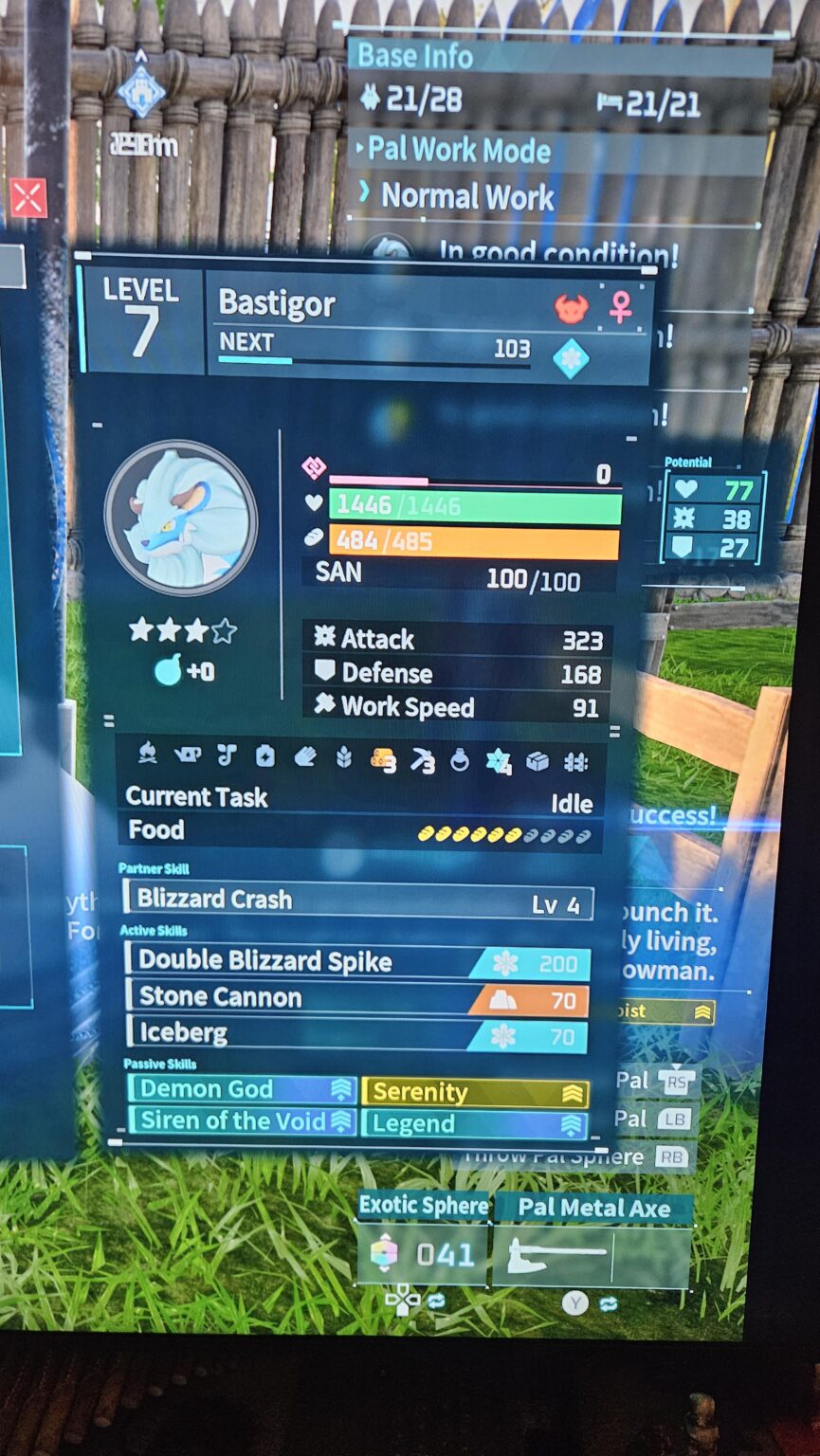Click the ice element diamond icon
Viewport: 820px width, 1456px height.
571,359
